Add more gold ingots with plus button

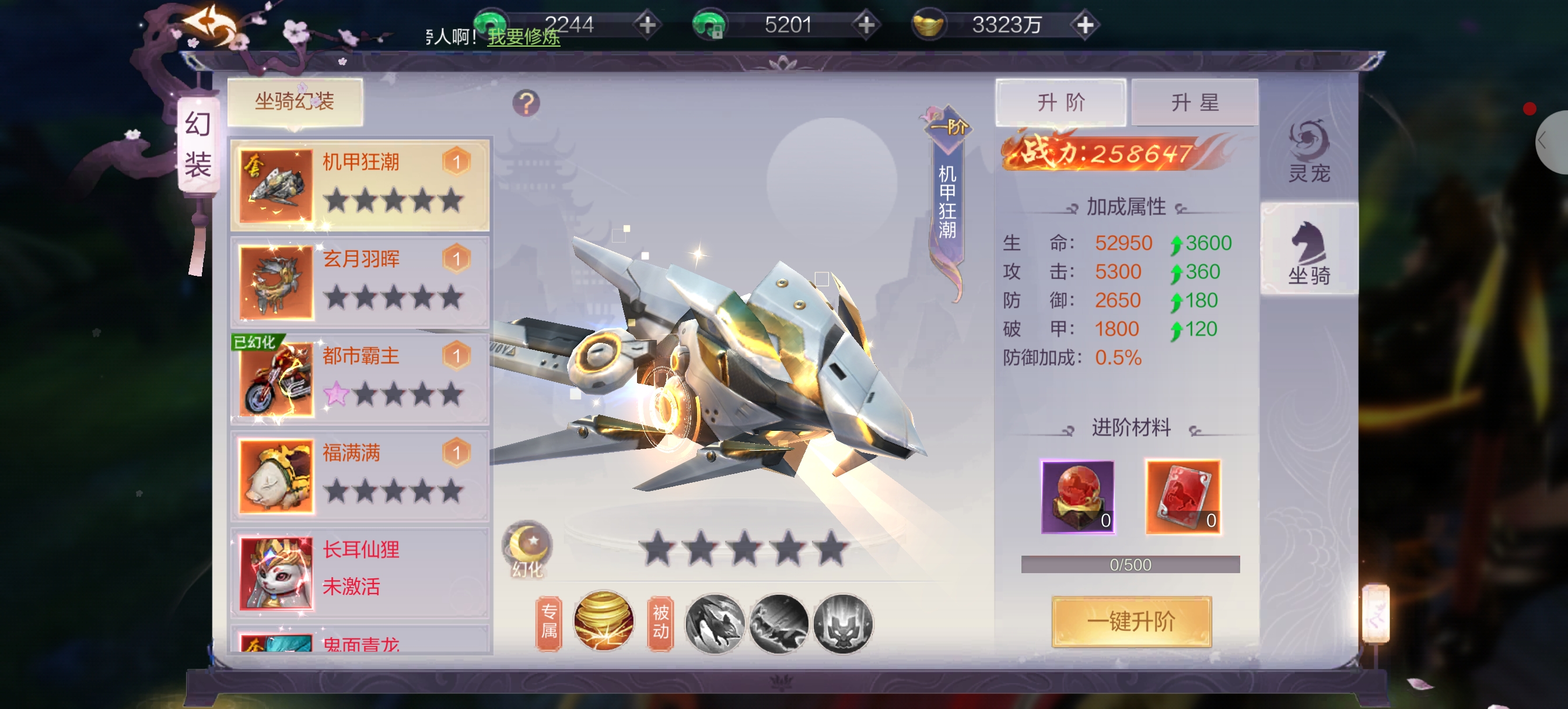(1084, 25)
